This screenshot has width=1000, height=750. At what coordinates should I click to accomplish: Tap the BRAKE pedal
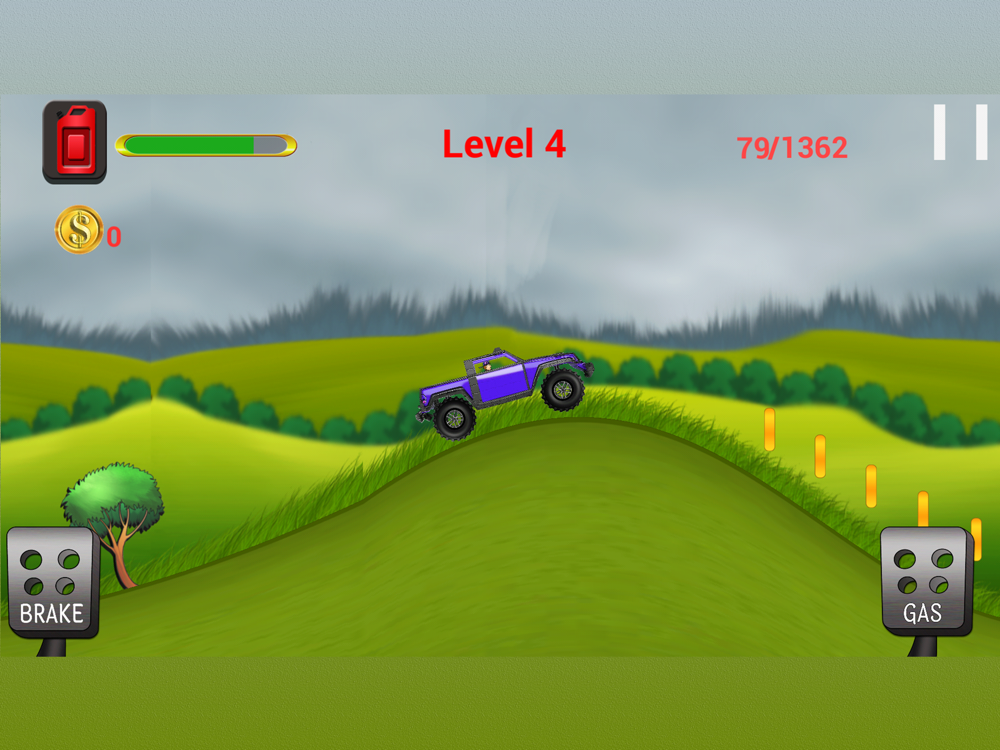(52, 584)
